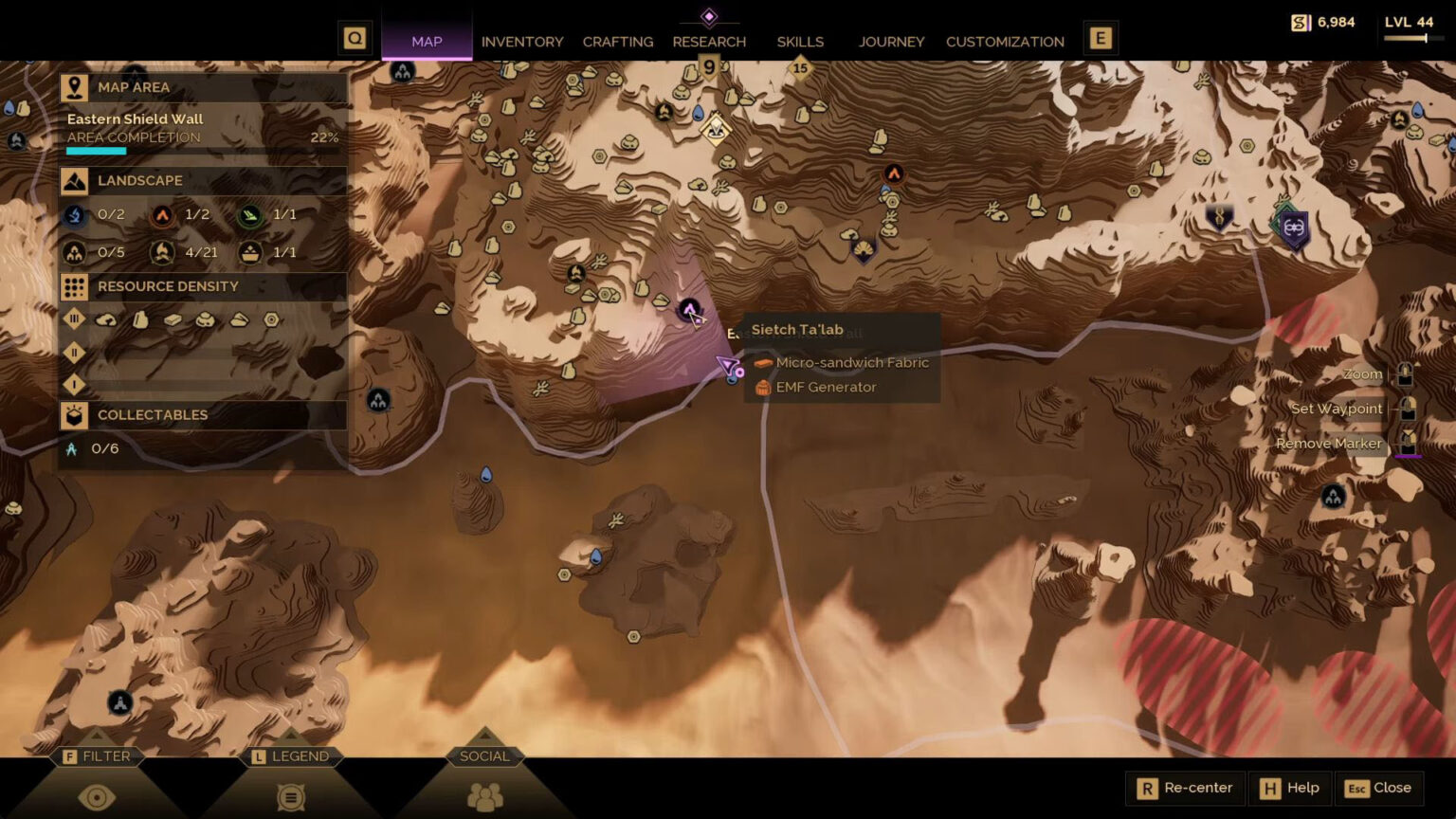The width and height of the screenshot is (1456, 819).
Task: Select the spice field landscape icon showing 1/2
Action: [x=161, y=214]
